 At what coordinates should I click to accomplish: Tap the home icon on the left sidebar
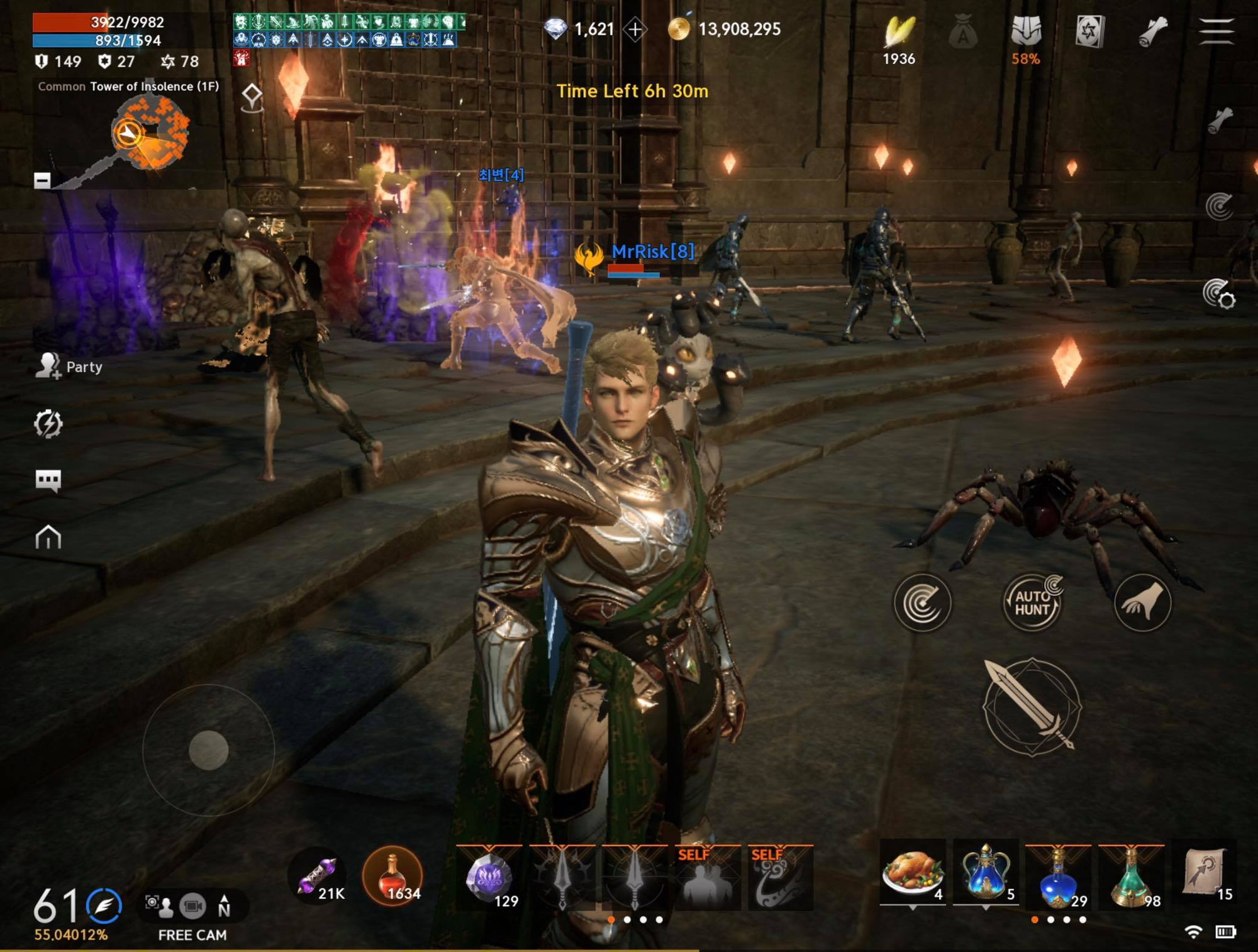[50, 539]
